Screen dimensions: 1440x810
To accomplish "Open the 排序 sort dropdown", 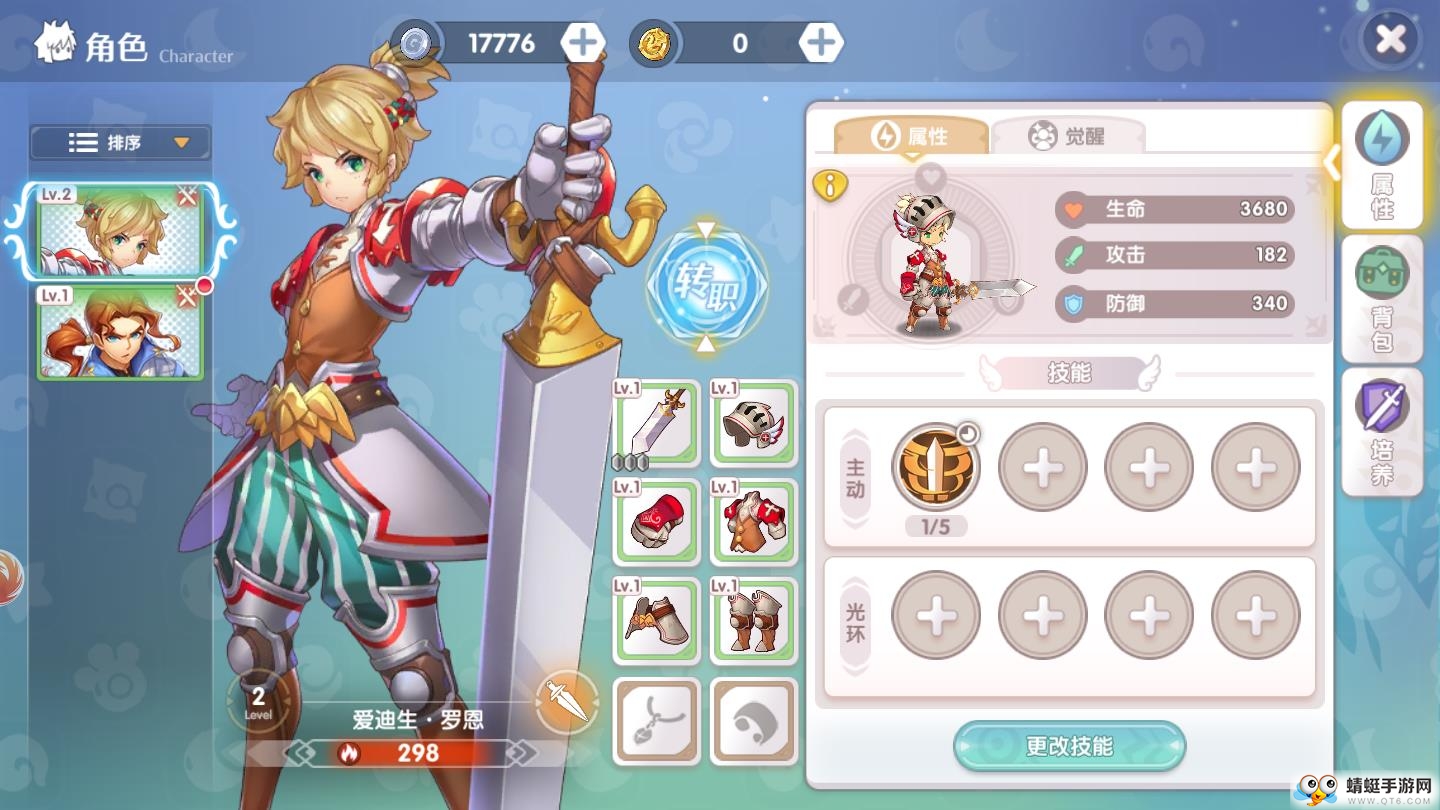I will click(x=121, y=143).
